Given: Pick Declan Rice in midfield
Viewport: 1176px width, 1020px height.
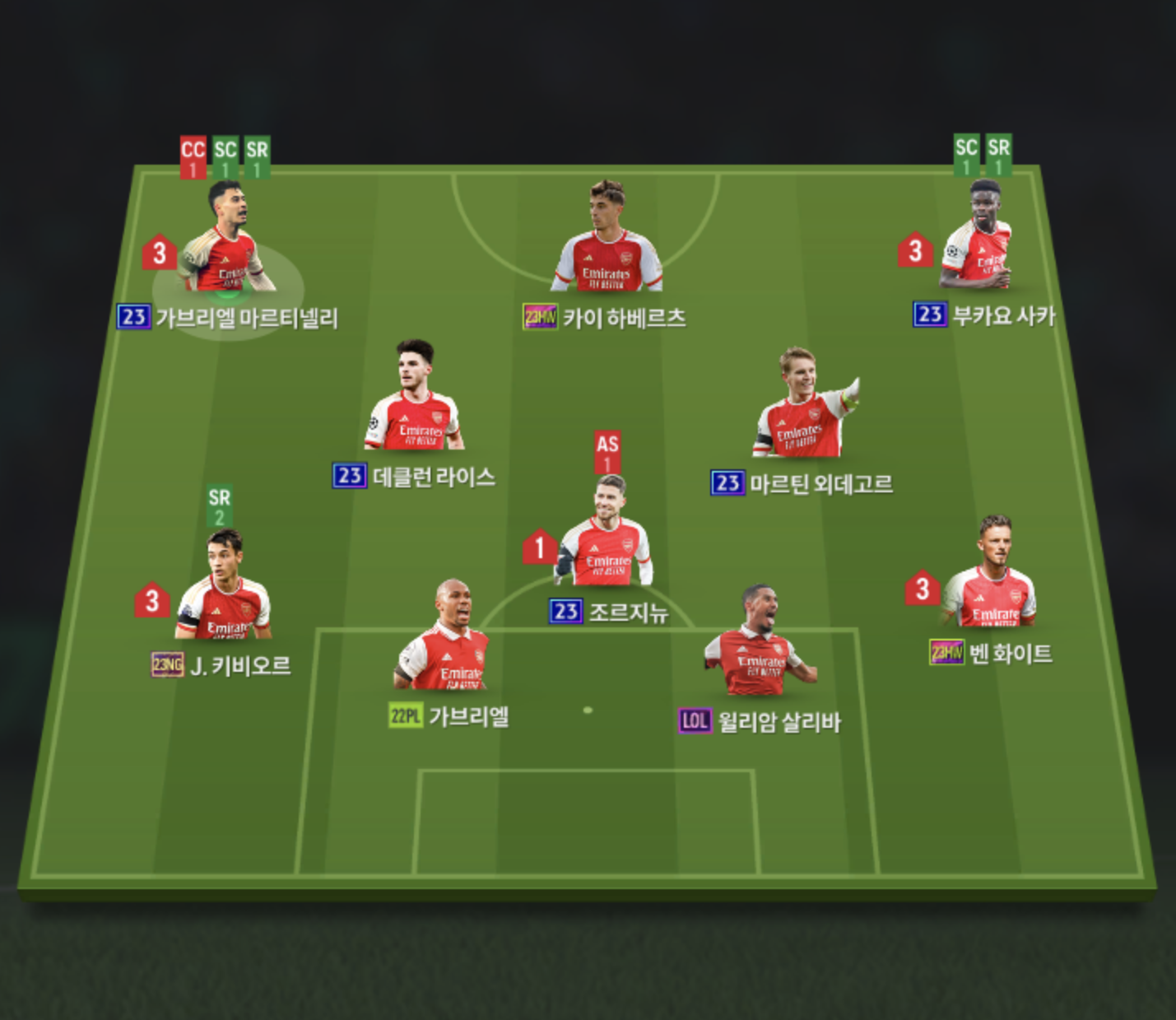Looking at the screenshot, I should [414, 401].
